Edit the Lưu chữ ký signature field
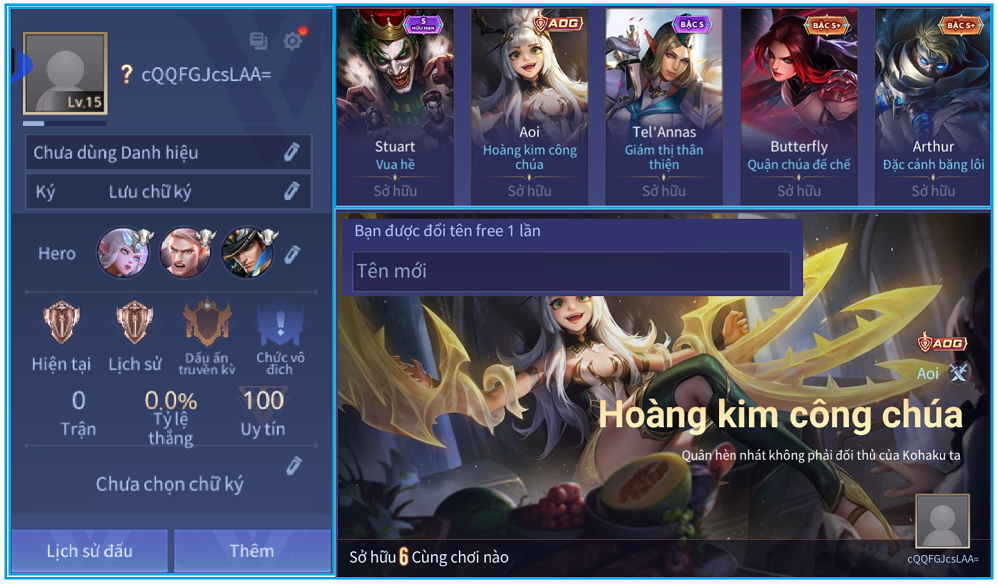This screenshot has height=584, width=998. tap(291, 191)
